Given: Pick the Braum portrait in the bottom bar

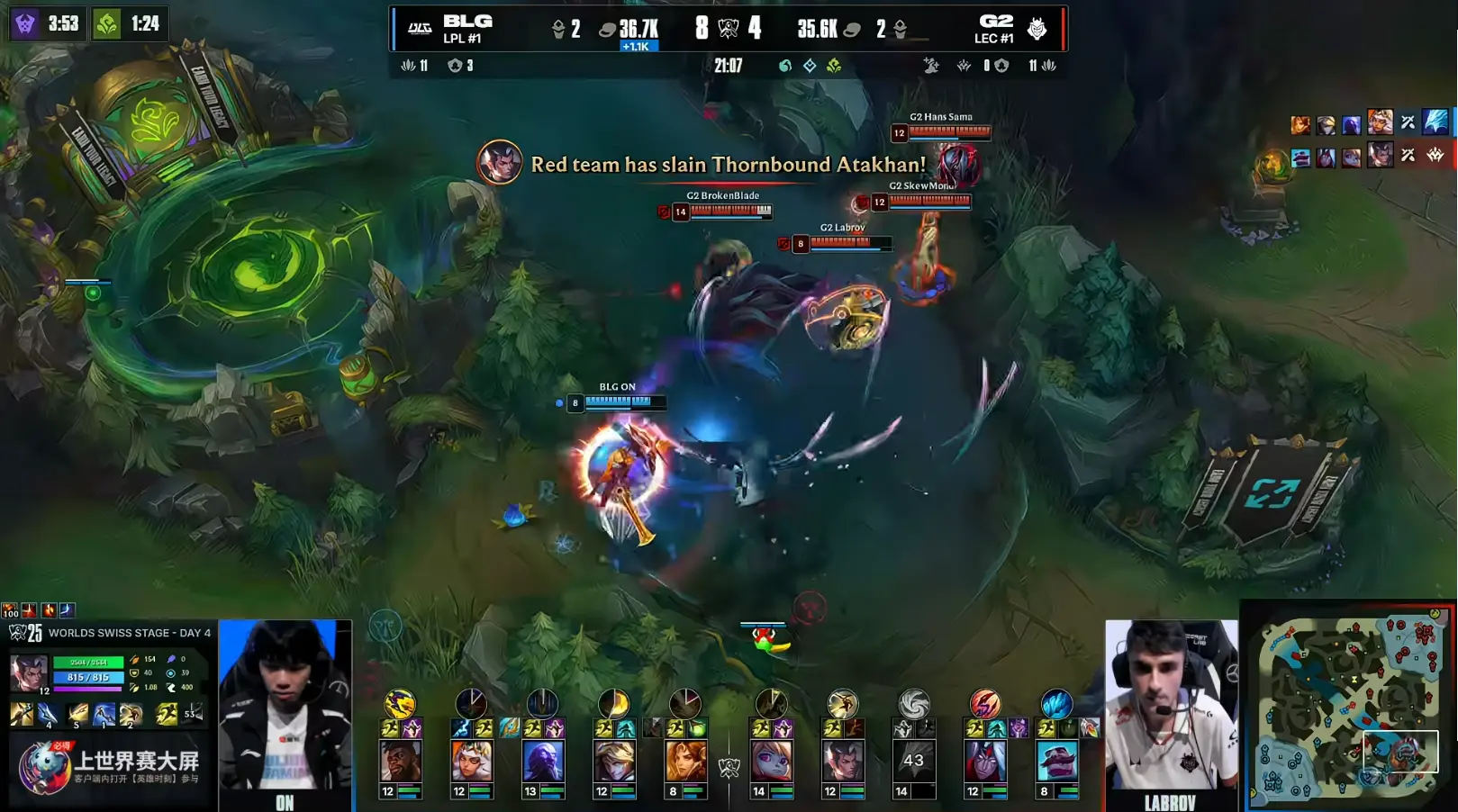Looking at the screenshot, I should (1056, 761).
